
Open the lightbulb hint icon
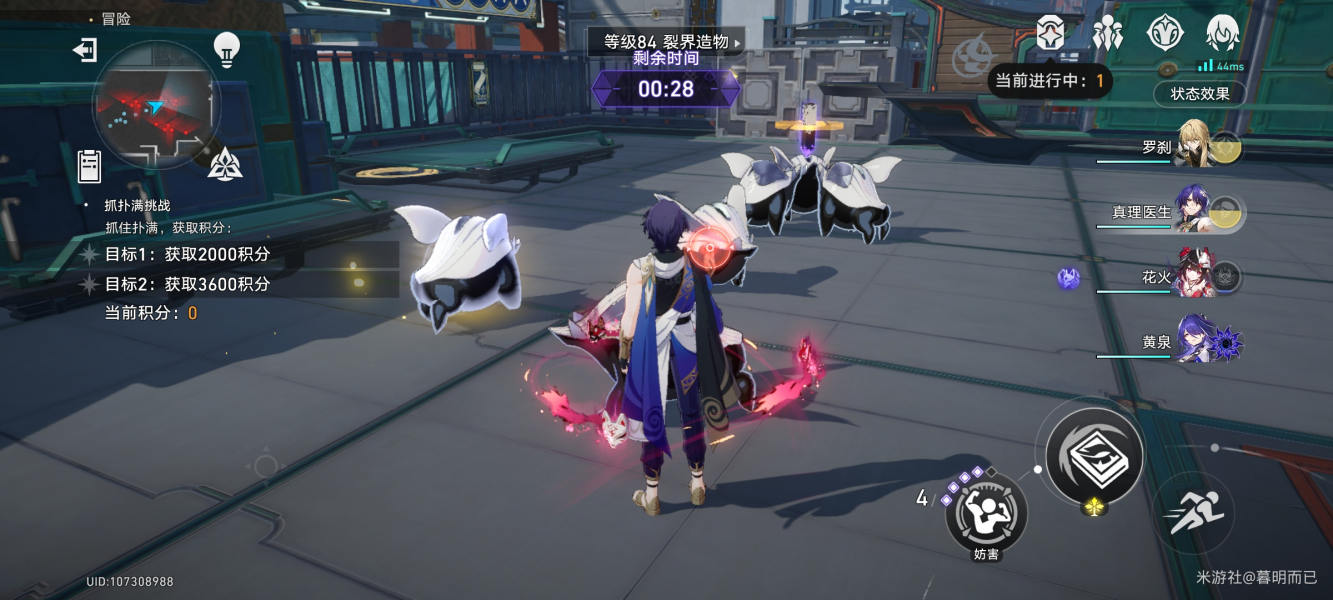pos(227,49)
